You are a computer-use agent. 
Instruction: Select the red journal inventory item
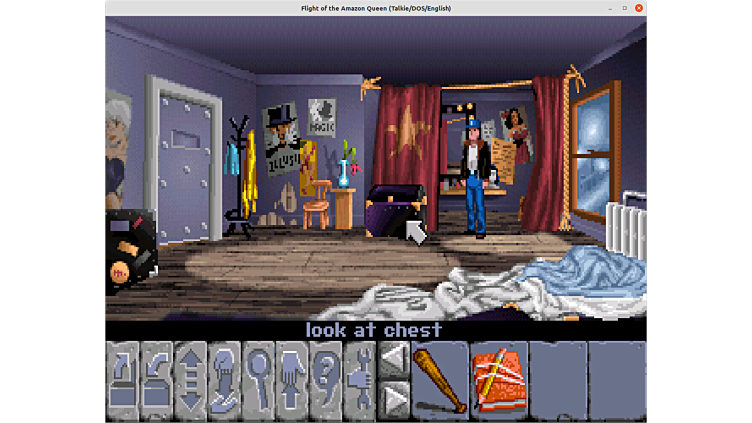497,381
